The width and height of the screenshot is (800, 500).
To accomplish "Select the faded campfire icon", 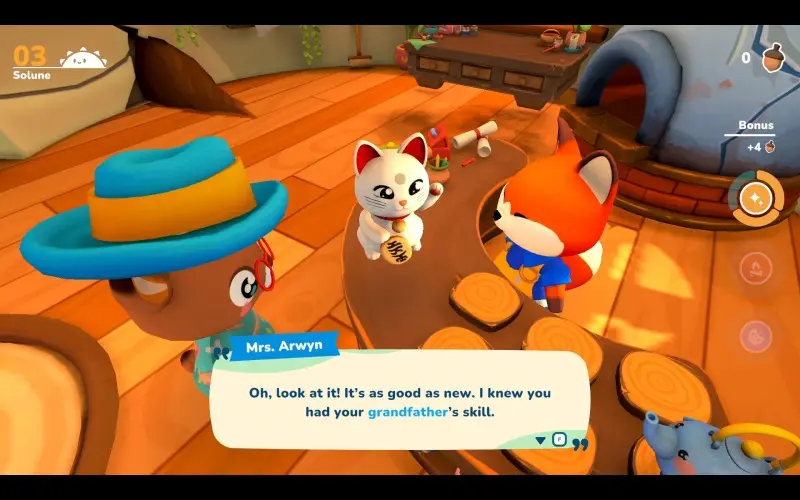I will click(x=756, y=268).
